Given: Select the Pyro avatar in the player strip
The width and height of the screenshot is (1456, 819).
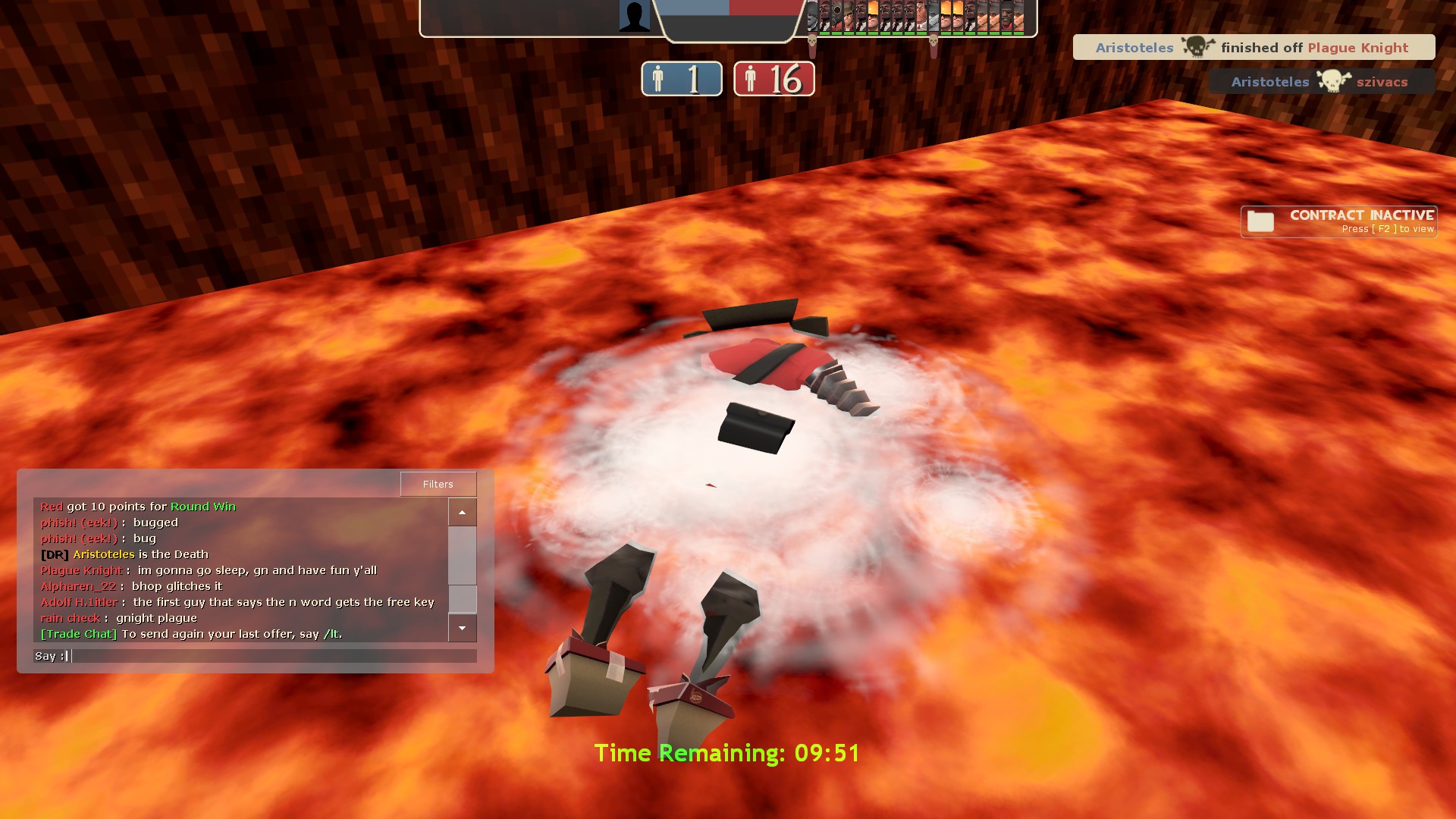Looking at the screenshot, I should 837,15.
